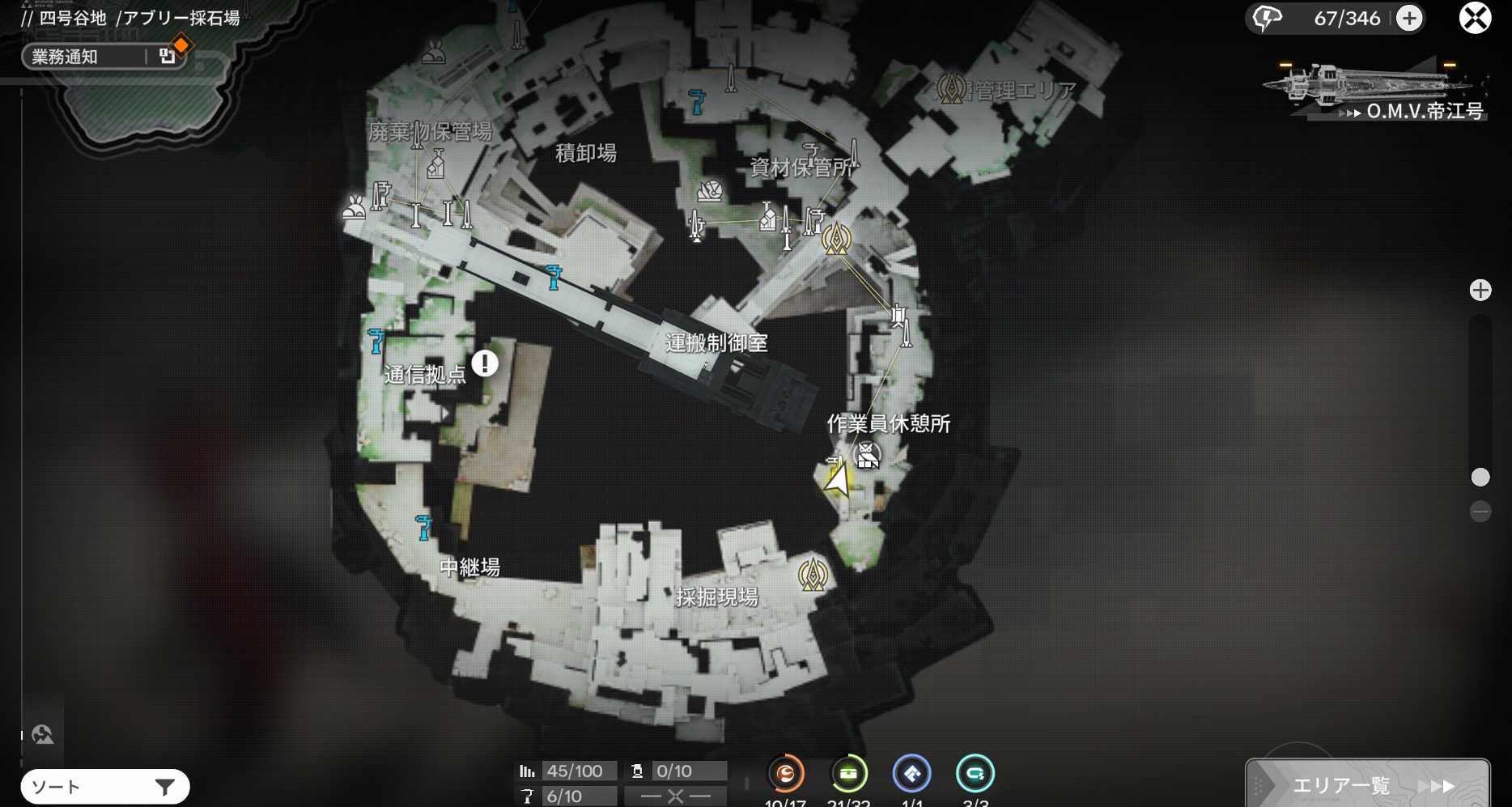1512x807 pixels.
Task: Zoom out the map with minus button
Action: tap(1480, 511)
